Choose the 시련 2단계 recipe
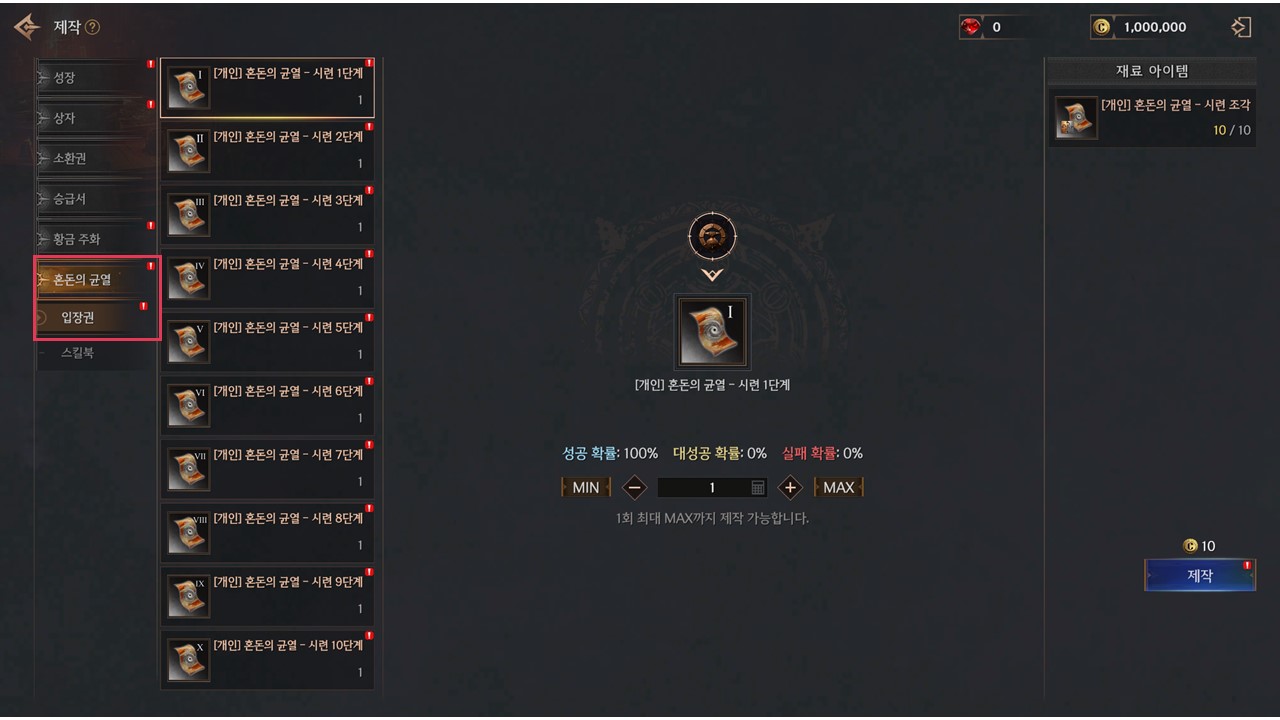1280x720 pixels. (267, 150)
